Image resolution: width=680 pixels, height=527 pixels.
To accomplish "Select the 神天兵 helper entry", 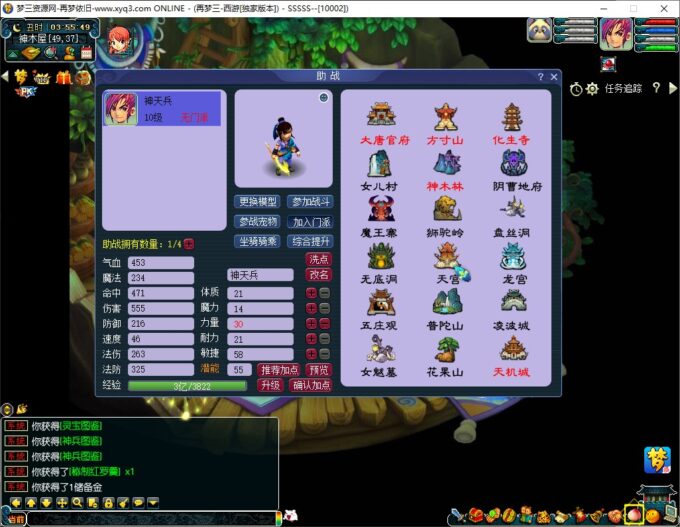I will [x=163, y=110].
